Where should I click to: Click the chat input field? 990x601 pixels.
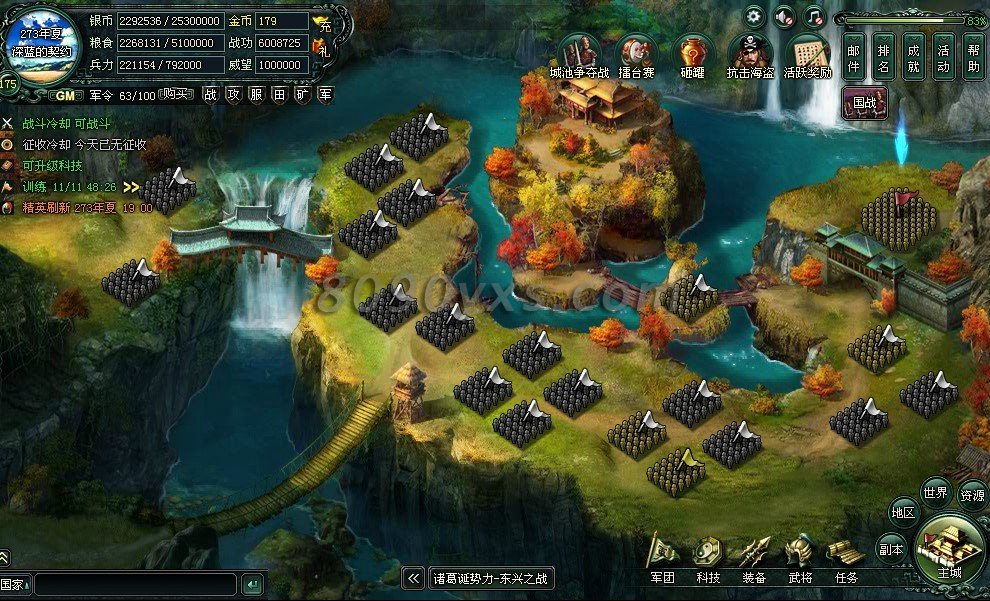(x=136, y=584)
